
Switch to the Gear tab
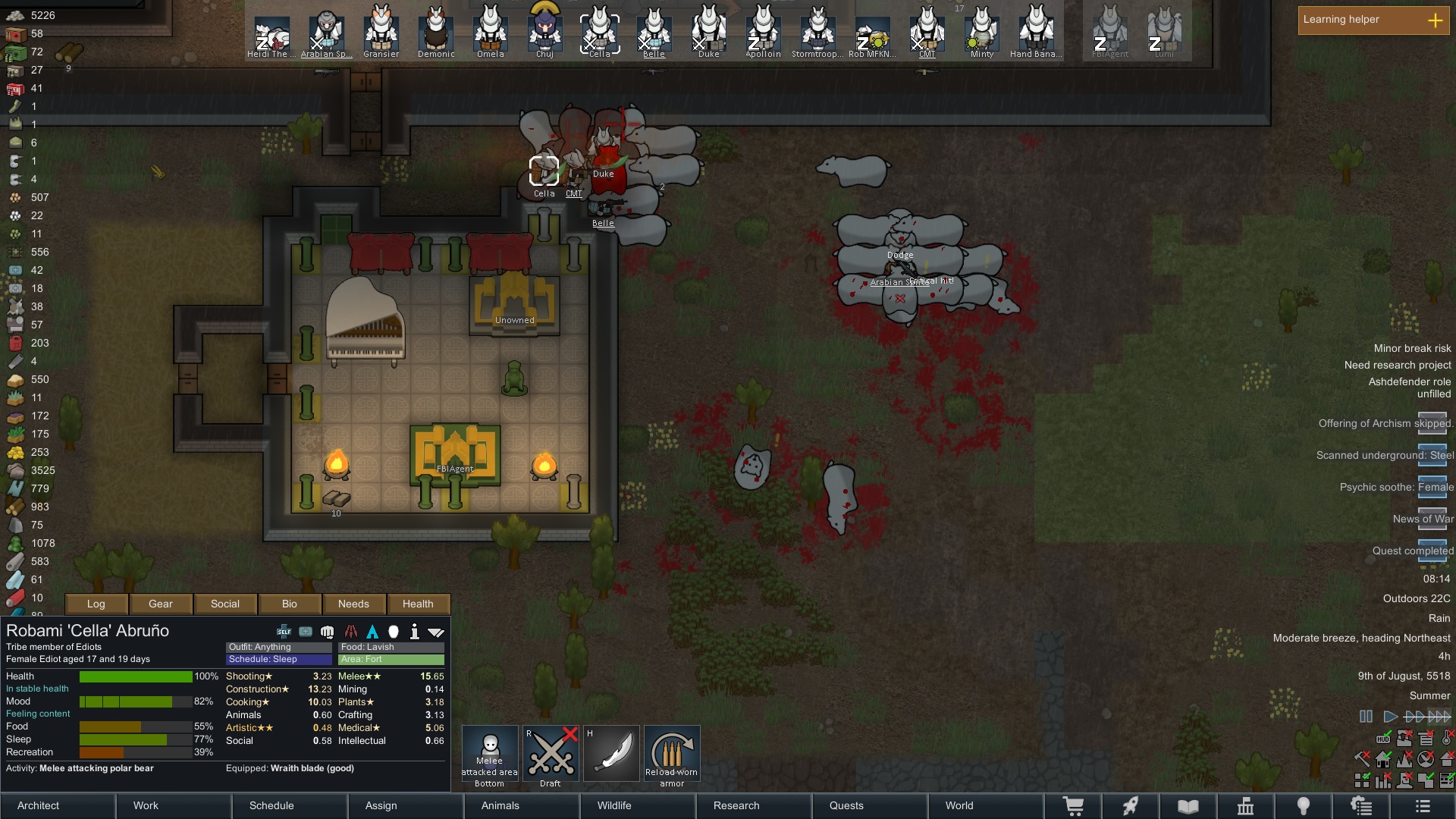pos(161,604)
